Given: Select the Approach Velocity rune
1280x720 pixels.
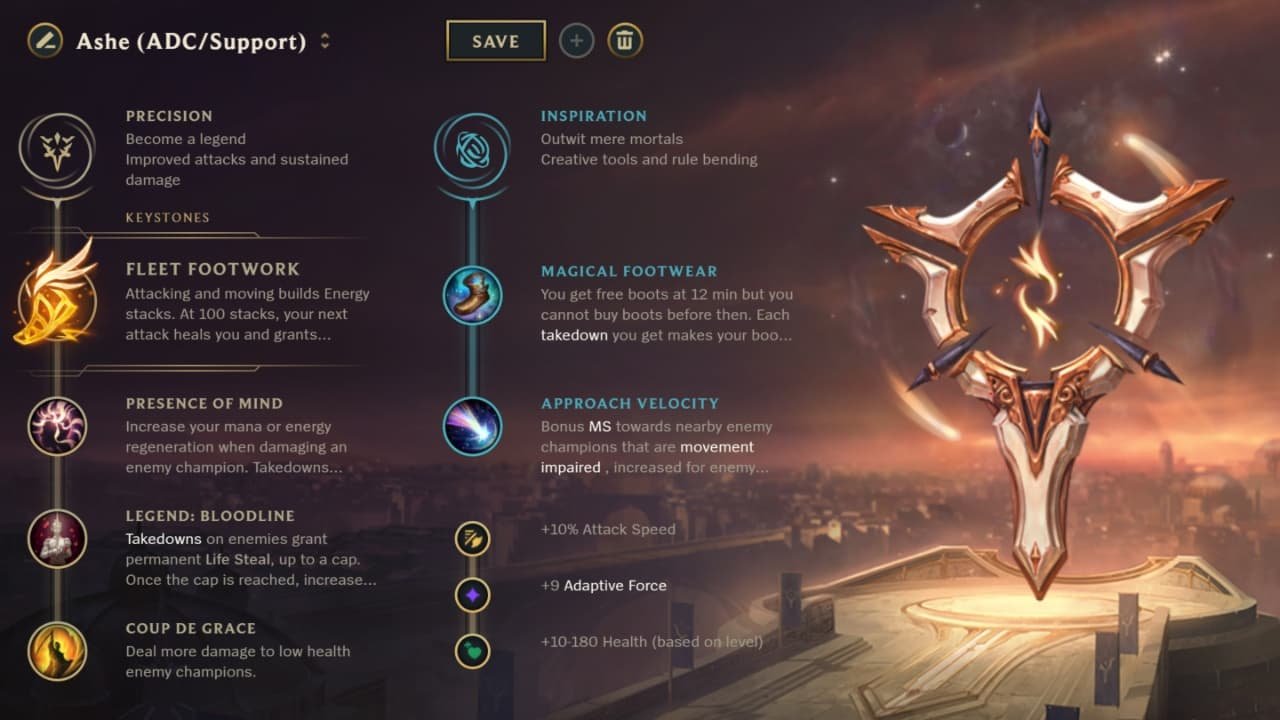Looking at the screenshot, I should pos(472,428).
